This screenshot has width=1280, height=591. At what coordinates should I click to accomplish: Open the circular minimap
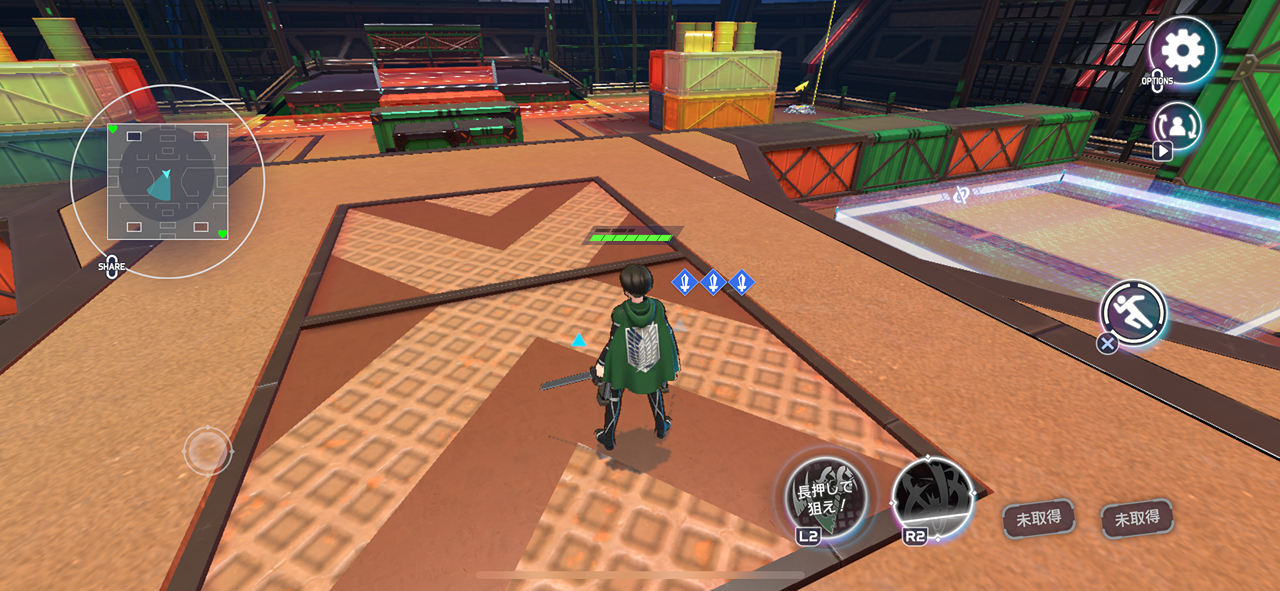(168, 182)
